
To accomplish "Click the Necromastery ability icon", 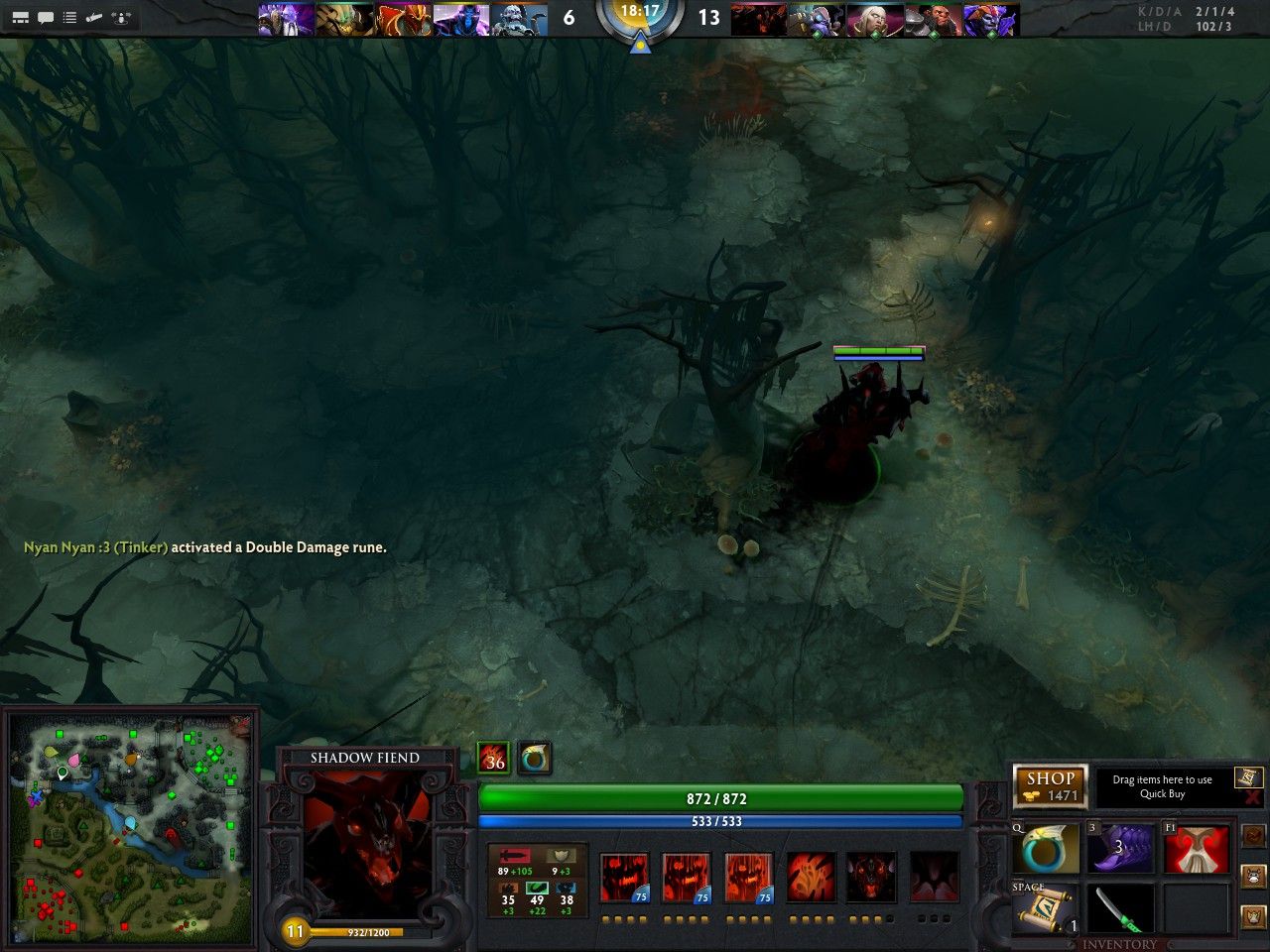I will [811, 878].
